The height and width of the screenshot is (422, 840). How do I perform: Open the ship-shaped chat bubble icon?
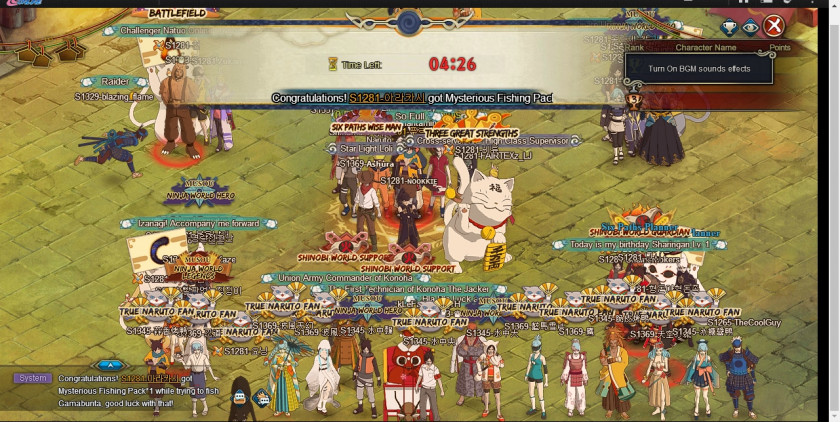238,396
